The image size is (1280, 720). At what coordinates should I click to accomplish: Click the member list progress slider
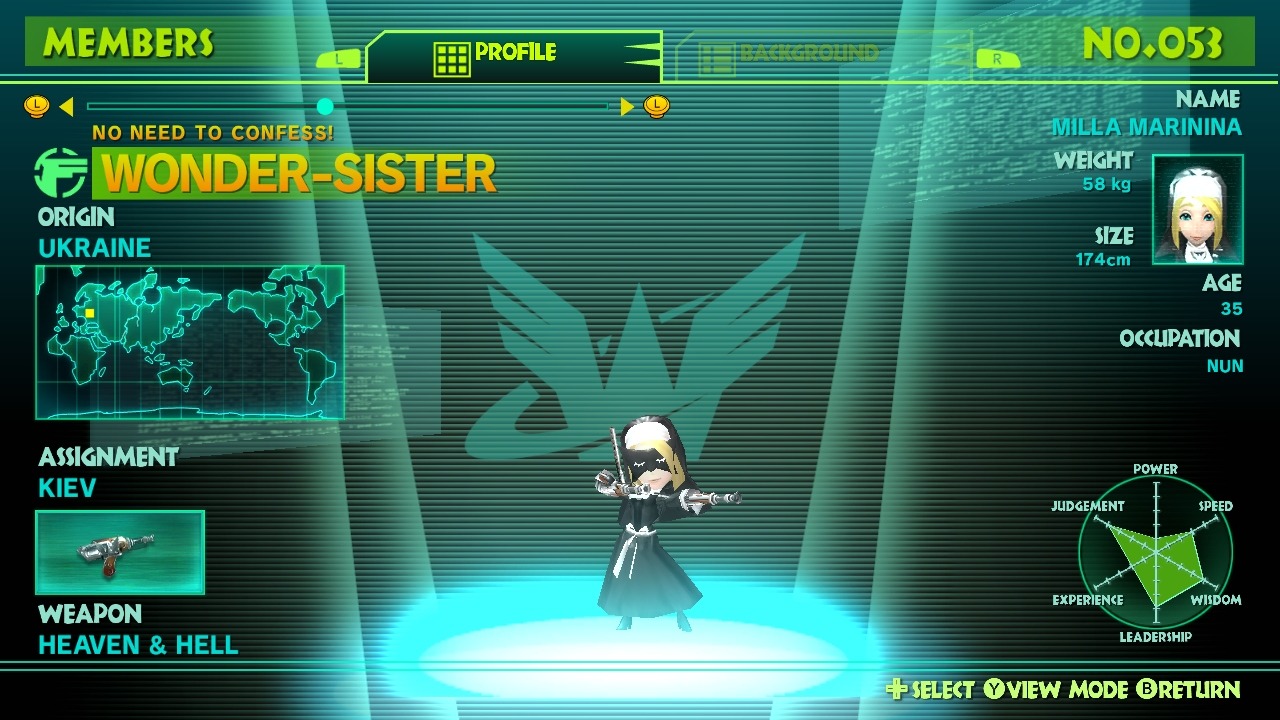pos(347,106)
